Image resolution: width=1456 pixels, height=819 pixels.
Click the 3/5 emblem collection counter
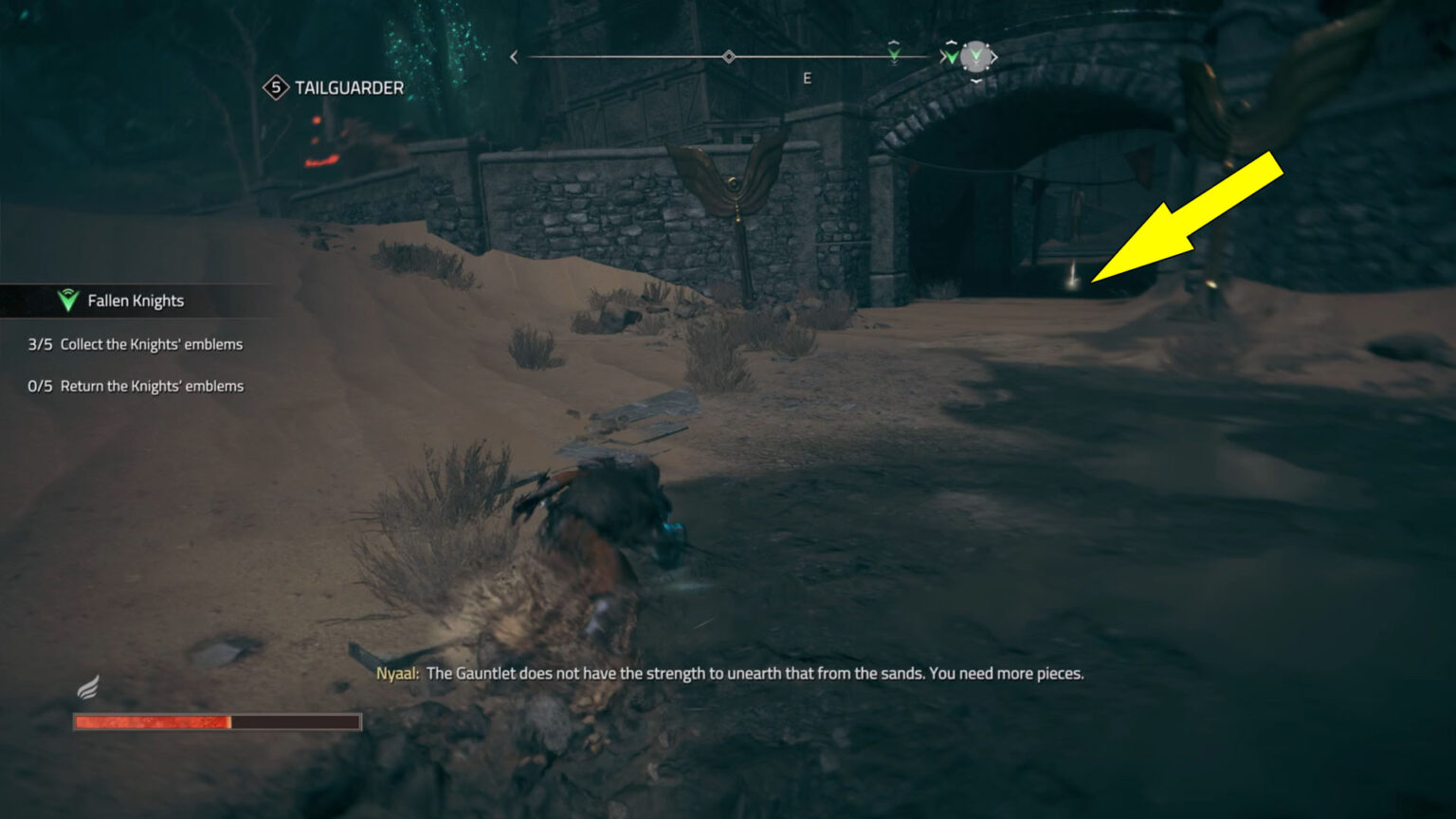point(42,344)
